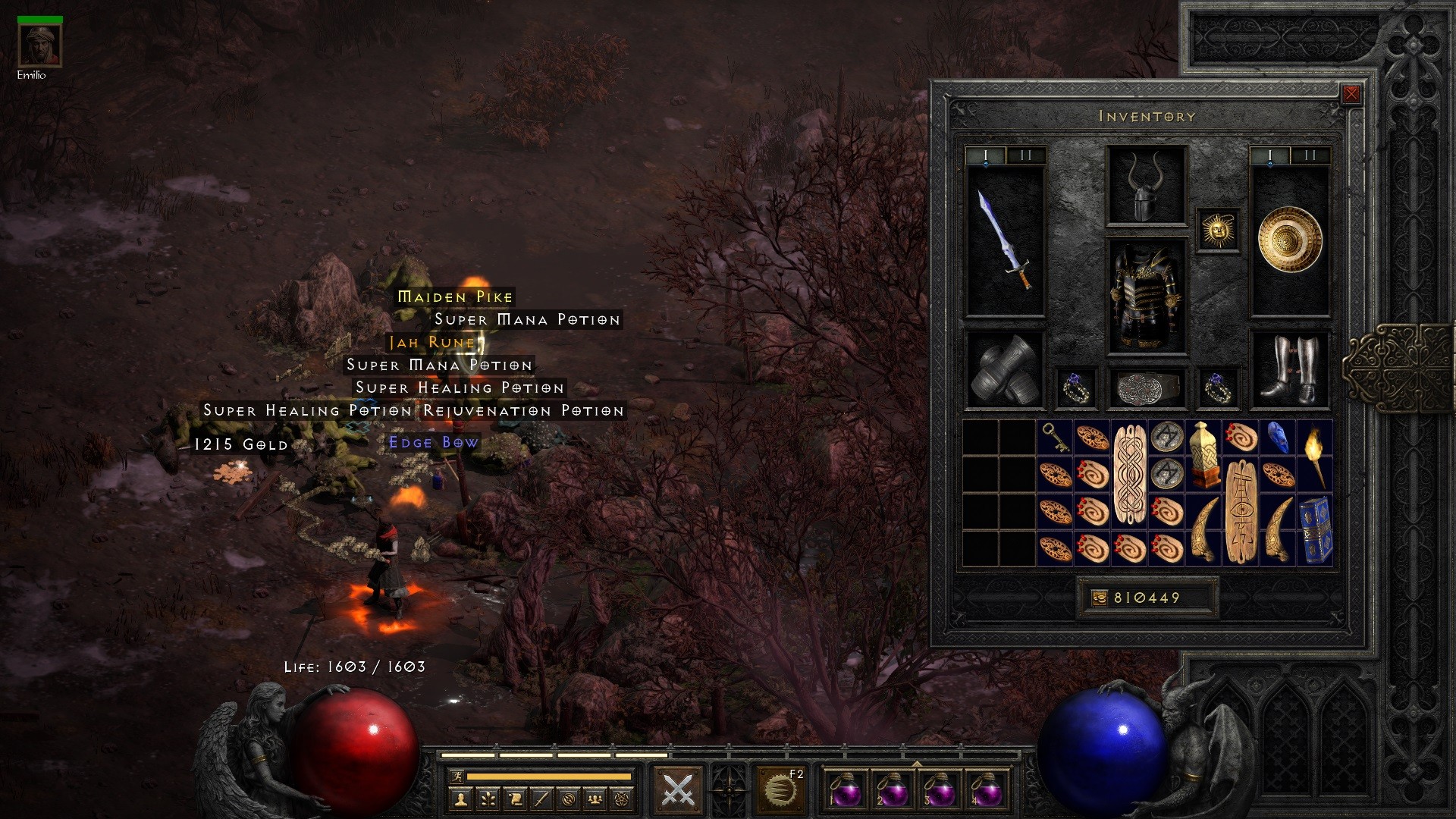Screen dimensions: 1456x819
Task: Select the equipped sword weapon slot
Action: [1006, 240]
